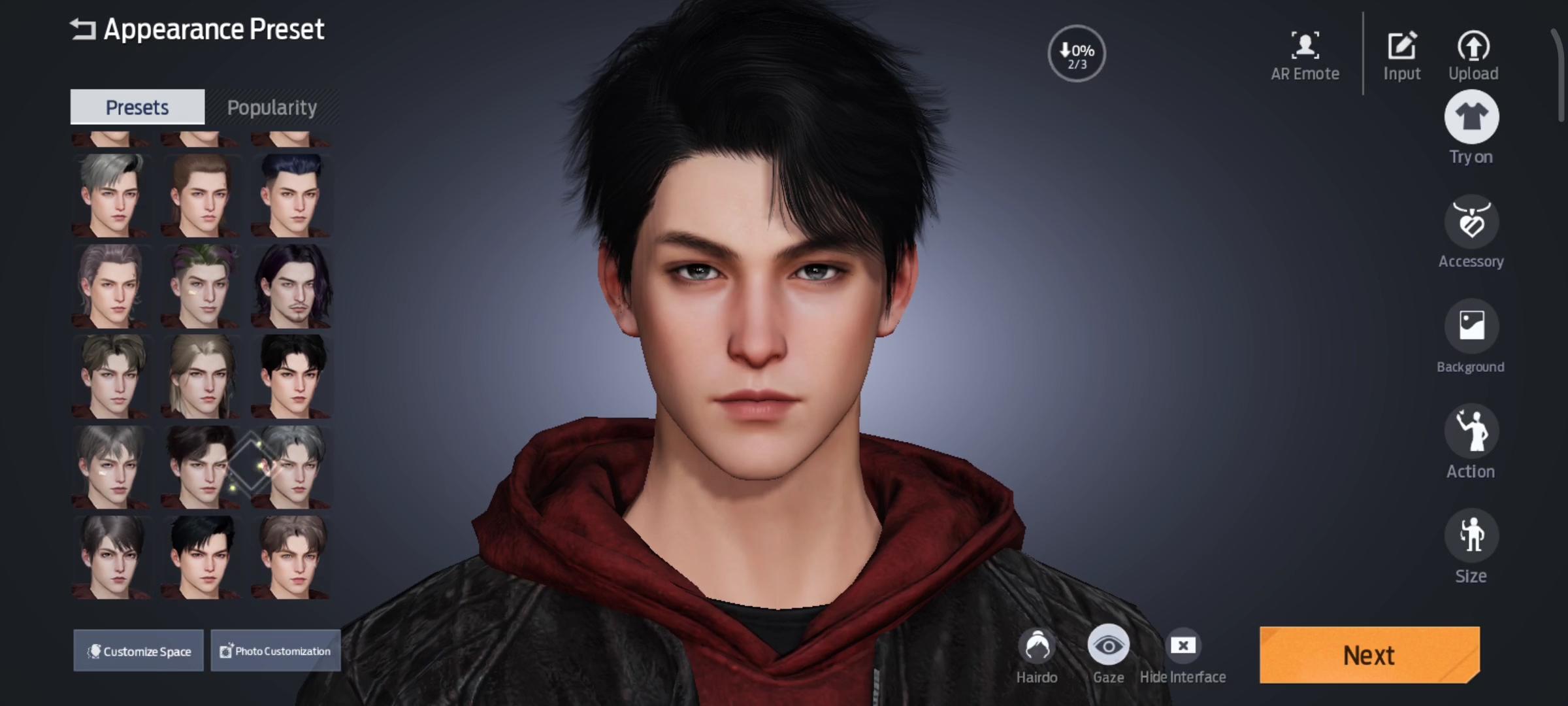
Task: Open the Action pose menu
Action: pyautogui.click(x=1471, y=431)
